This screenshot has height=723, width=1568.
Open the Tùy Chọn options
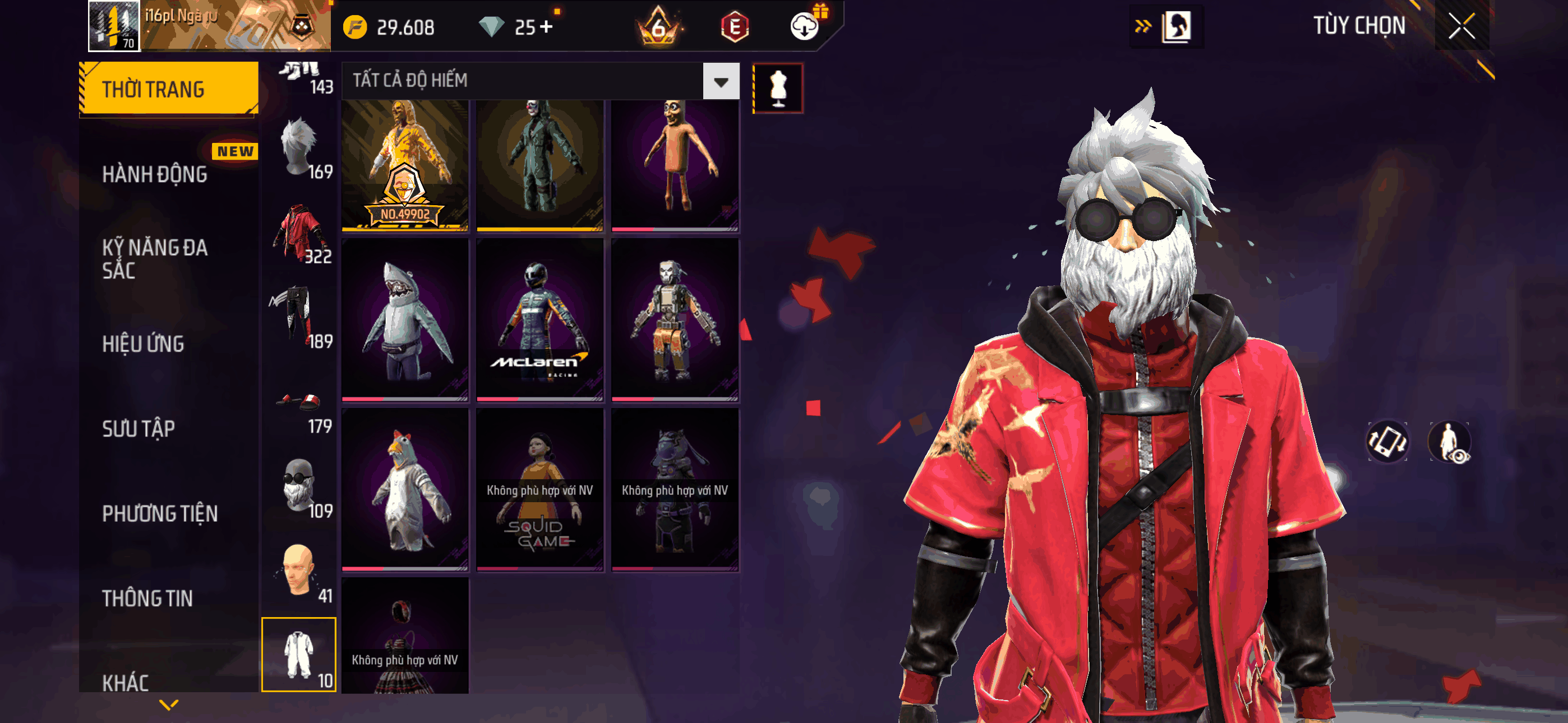(1359, 26)
